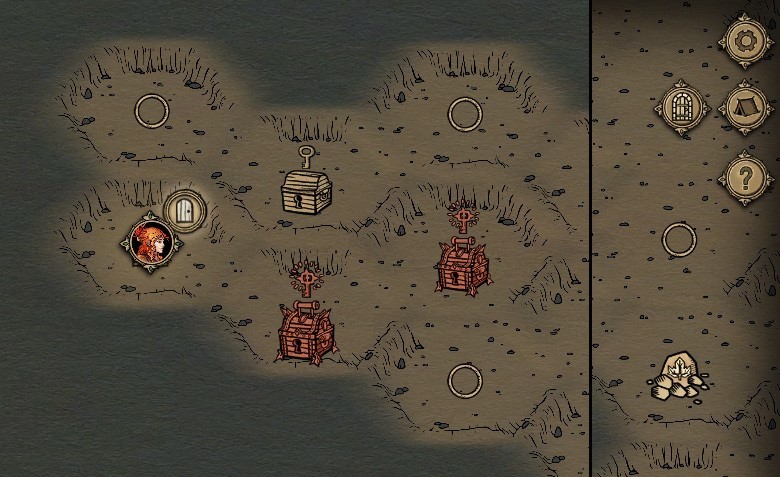Open the gear settings button

(x=743, y=41)
